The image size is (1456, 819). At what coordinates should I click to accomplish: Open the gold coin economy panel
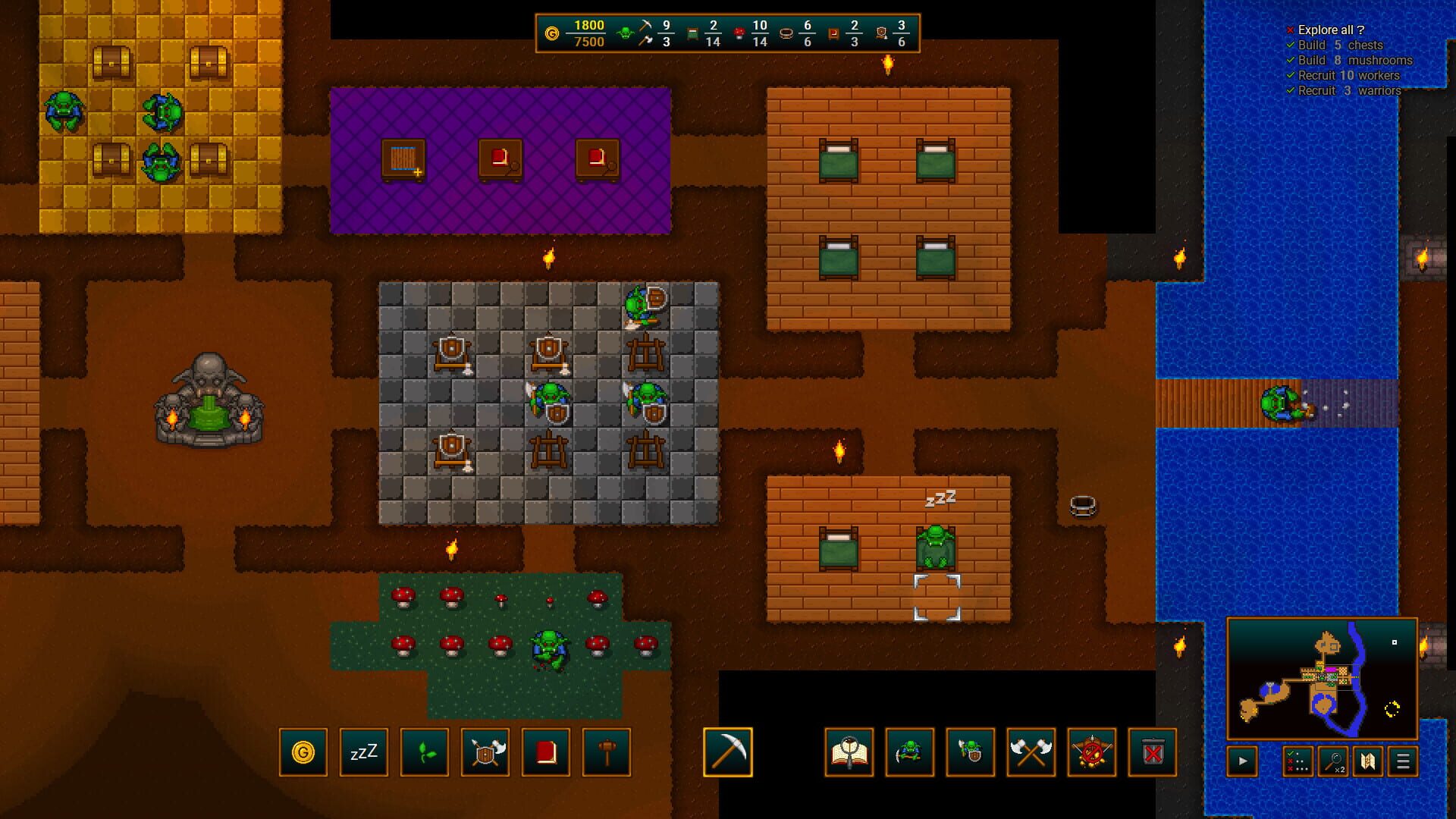point(303,753)
